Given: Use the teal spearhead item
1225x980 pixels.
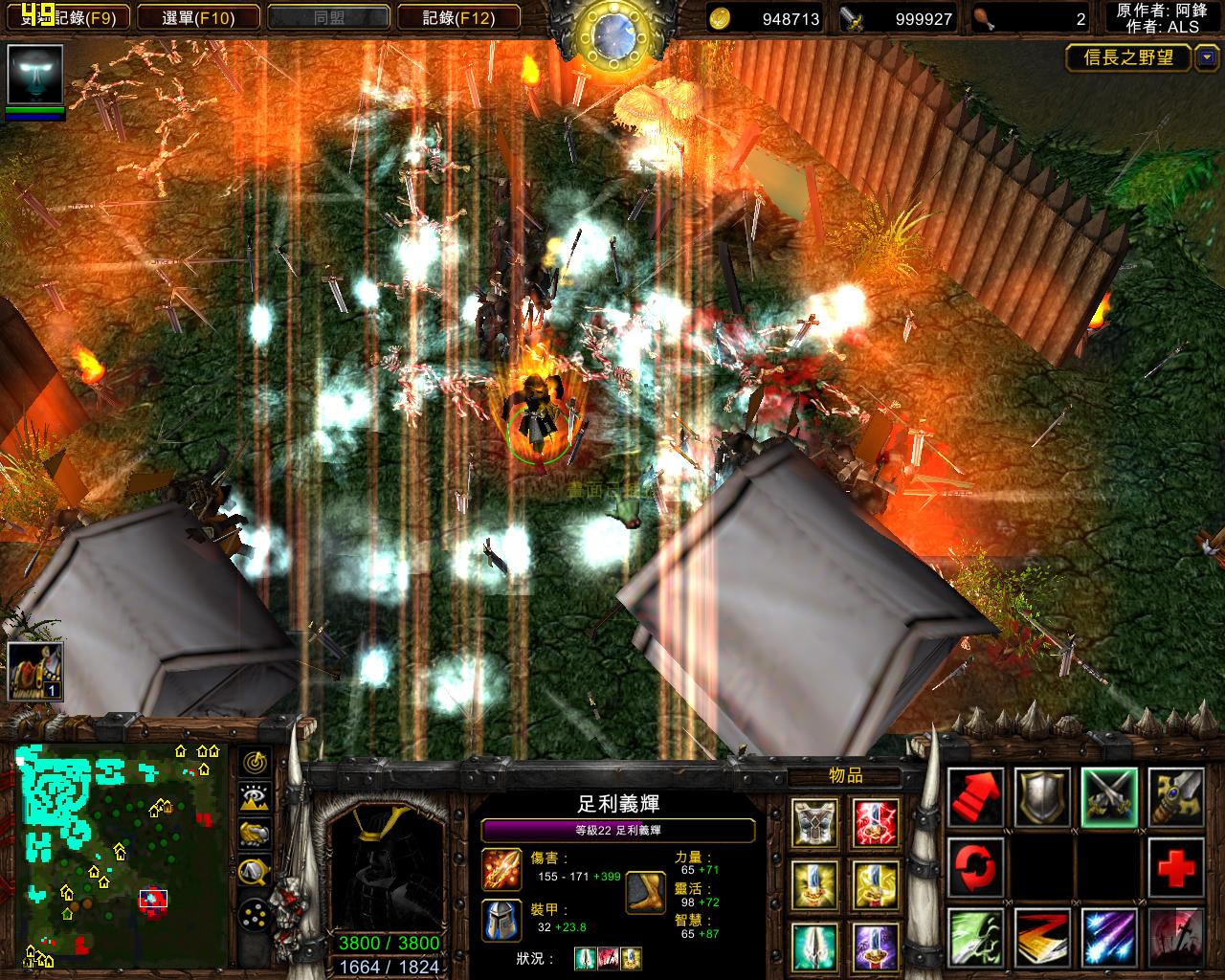Looking at the screenshot, I should coord(815,946).
